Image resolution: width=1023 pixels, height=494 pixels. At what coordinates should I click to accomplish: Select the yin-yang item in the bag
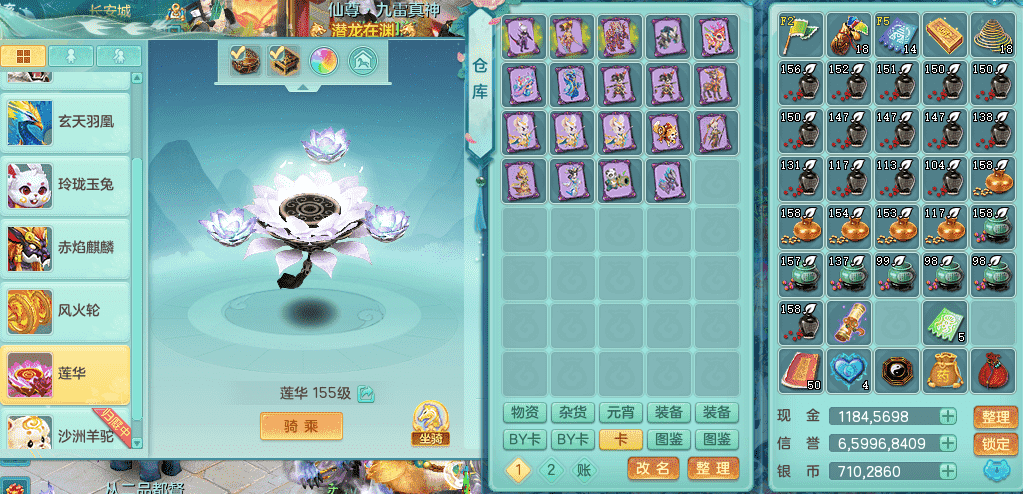(897, 370)
